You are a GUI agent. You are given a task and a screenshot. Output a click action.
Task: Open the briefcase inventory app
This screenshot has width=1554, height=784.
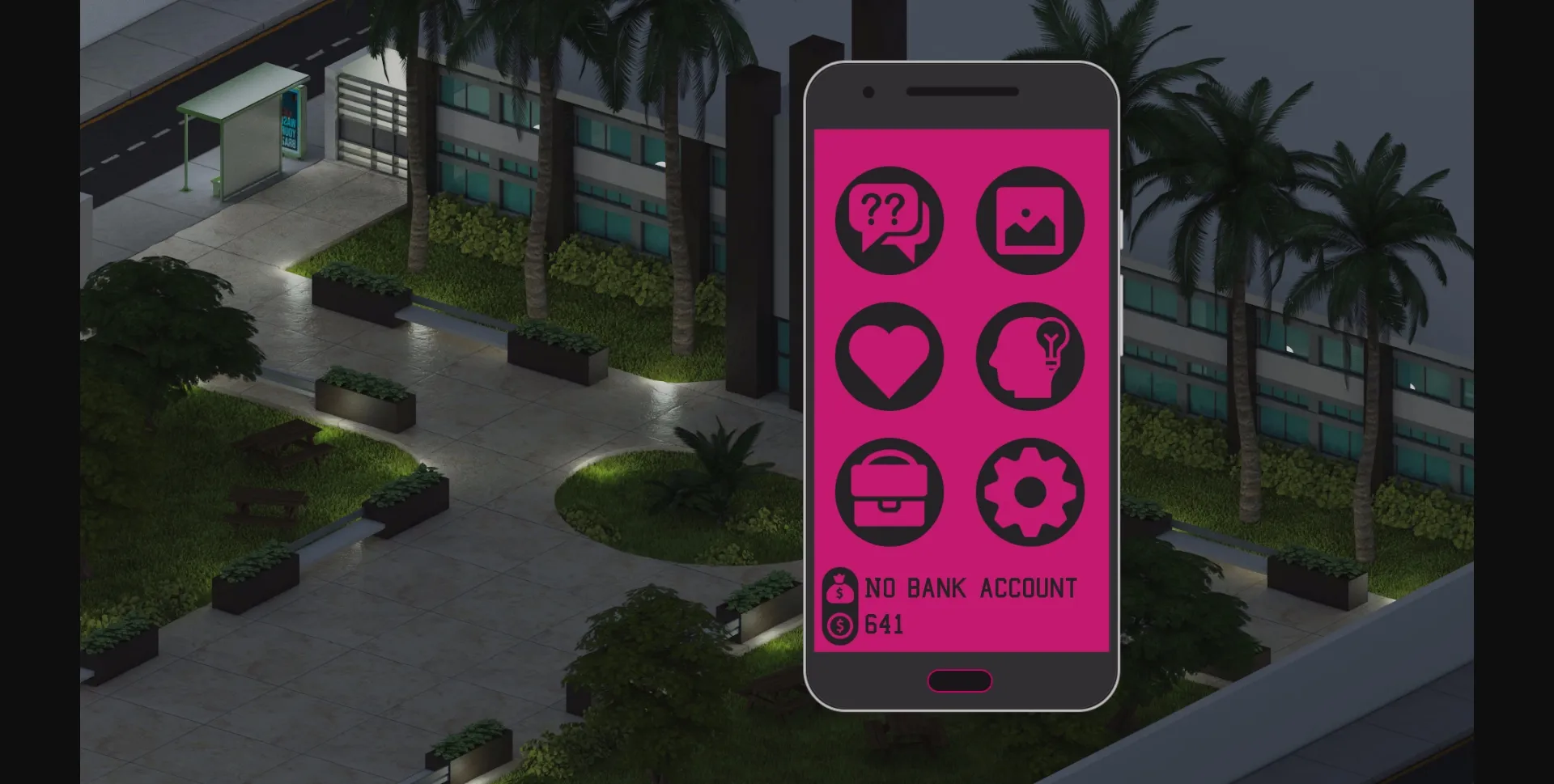coord(888,492)
